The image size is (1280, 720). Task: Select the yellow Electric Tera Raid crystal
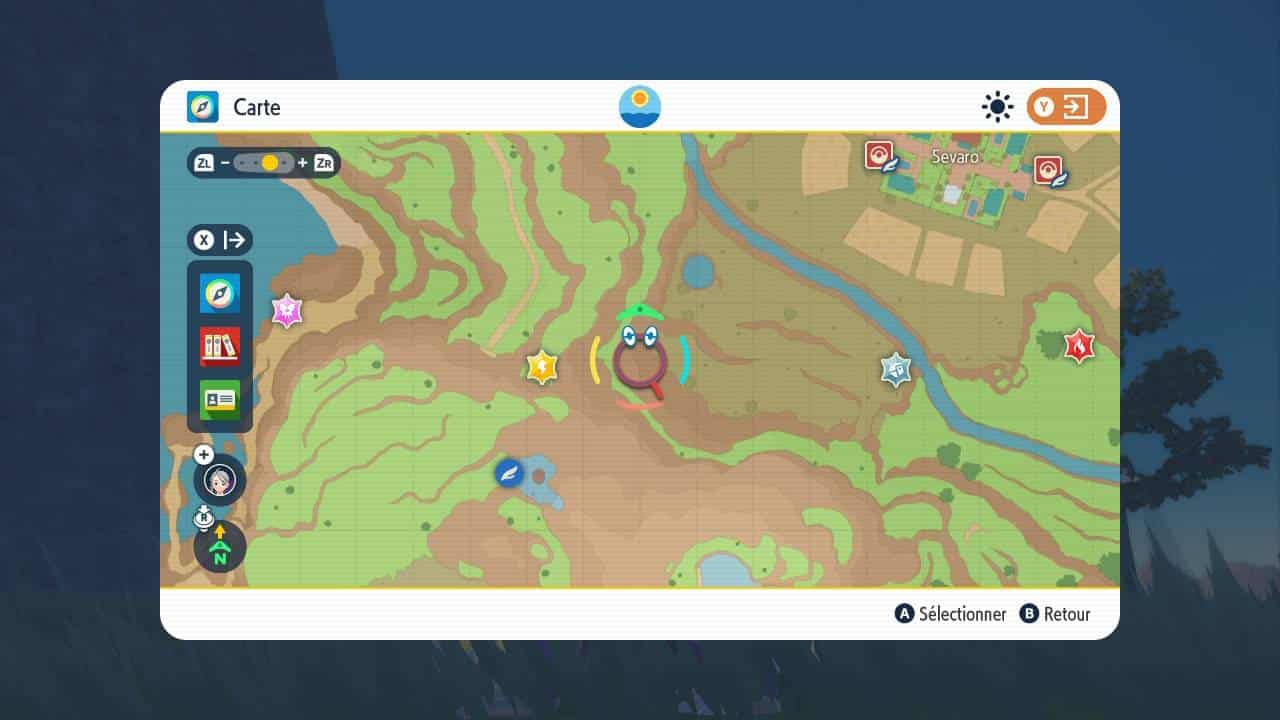[541, 367]
